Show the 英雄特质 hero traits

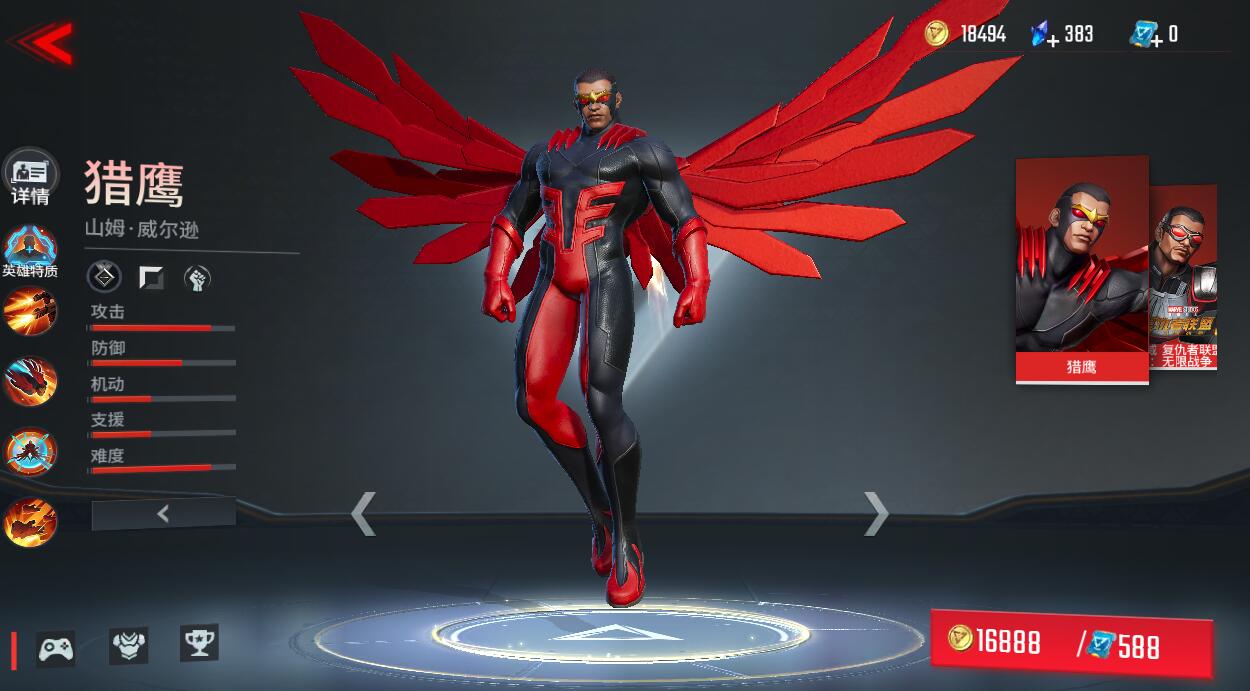click(30, 252)
